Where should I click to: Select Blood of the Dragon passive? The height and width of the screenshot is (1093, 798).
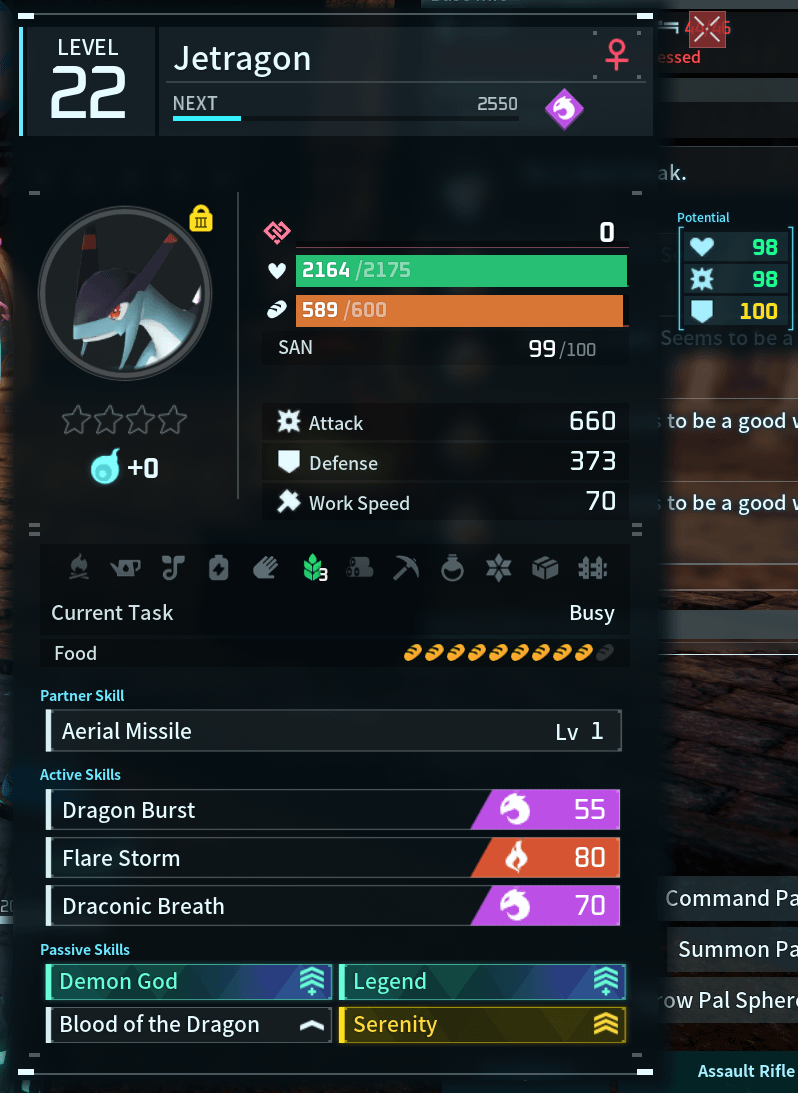[189, 1025]
